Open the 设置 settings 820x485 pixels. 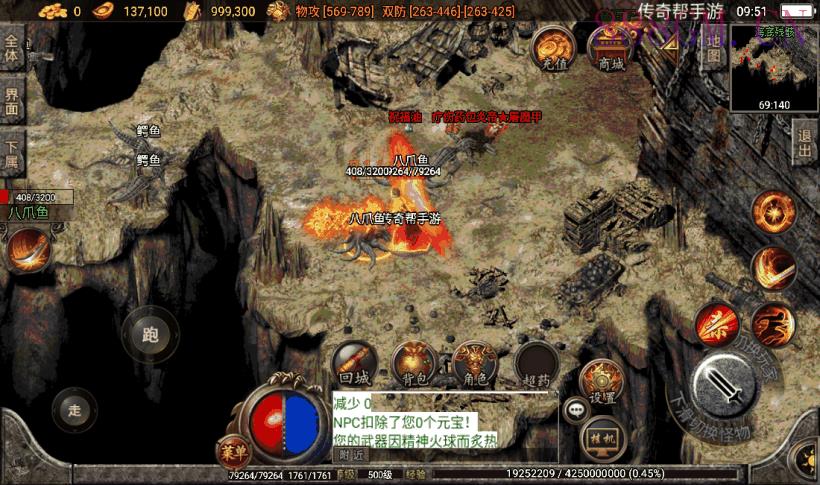[x=601, y=382]
